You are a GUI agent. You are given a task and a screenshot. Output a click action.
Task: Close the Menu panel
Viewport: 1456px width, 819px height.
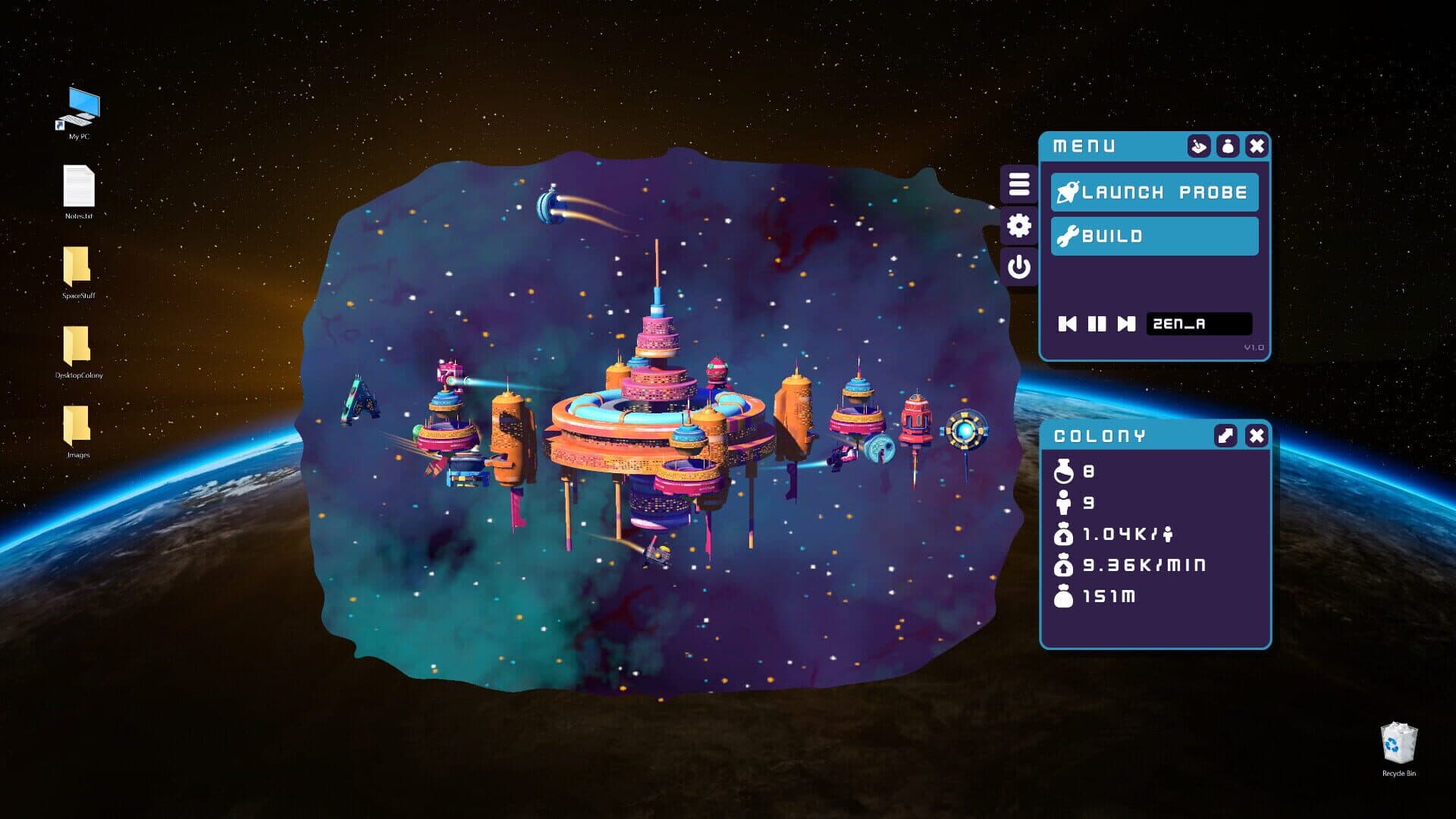pyautogui.click(x=1256, y=146)
